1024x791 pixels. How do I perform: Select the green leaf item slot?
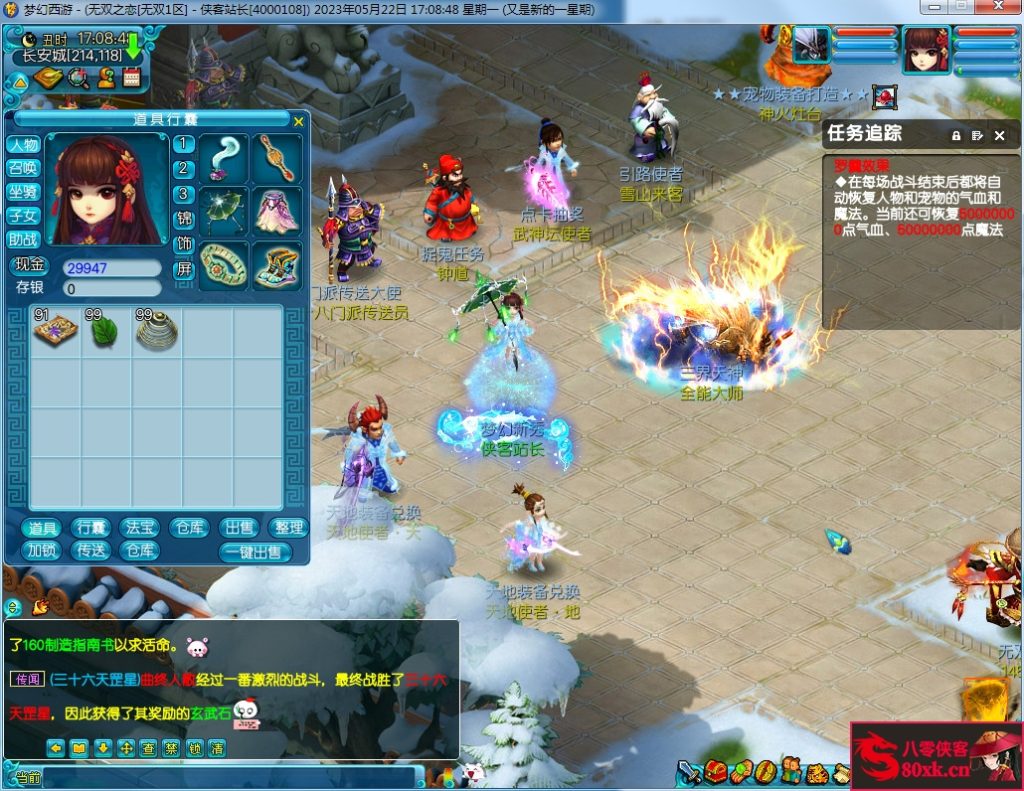(x=105, y=331)
